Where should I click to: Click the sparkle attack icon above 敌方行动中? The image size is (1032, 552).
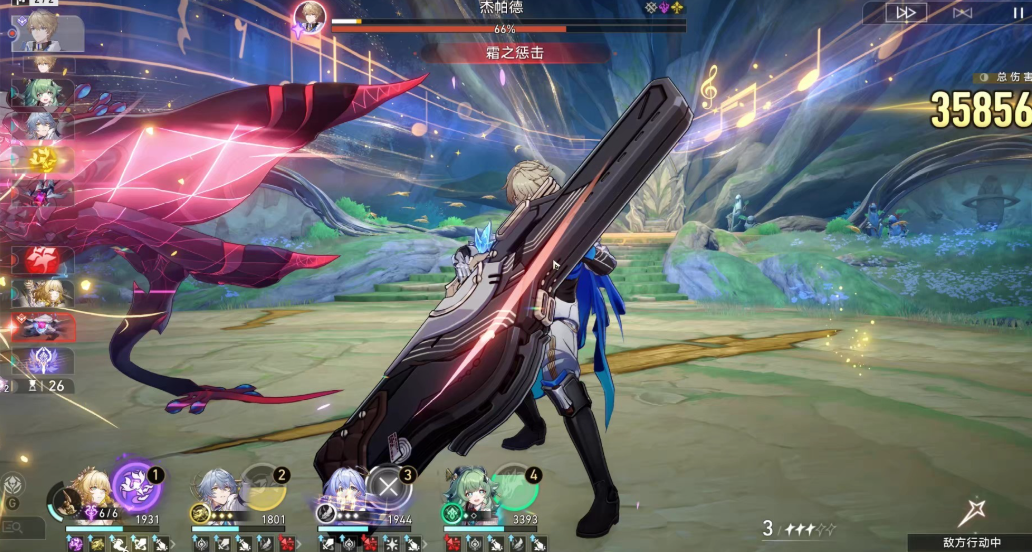coord(970,512)
